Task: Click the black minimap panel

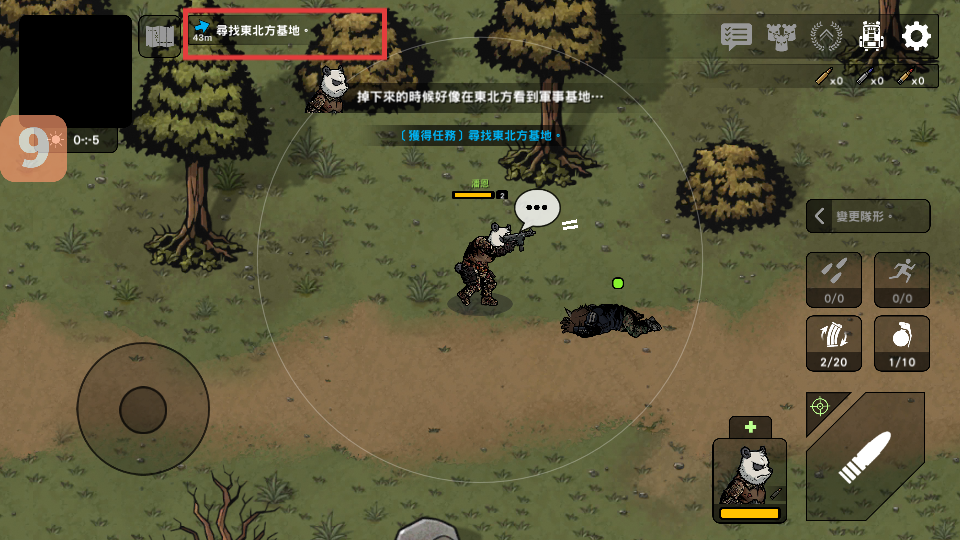Action: point(75,70)
